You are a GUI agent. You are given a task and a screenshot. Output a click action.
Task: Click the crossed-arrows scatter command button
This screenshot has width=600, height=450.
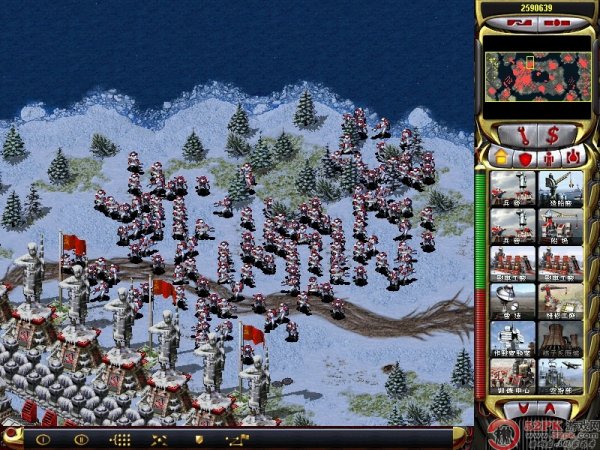point(158,439)
